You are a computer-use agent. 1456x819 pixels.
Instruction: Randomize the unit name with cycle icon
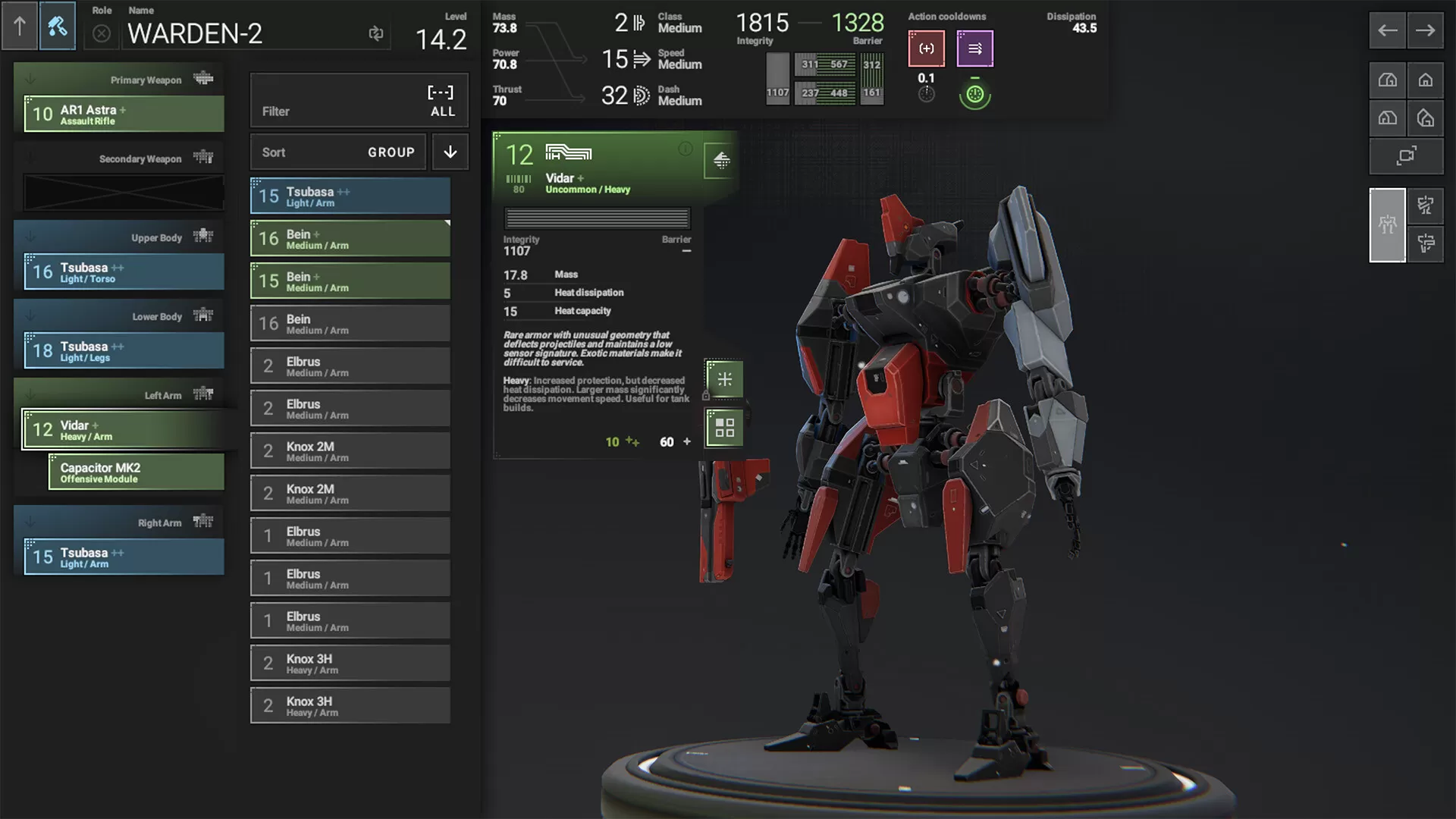click(x=375, y=33)
